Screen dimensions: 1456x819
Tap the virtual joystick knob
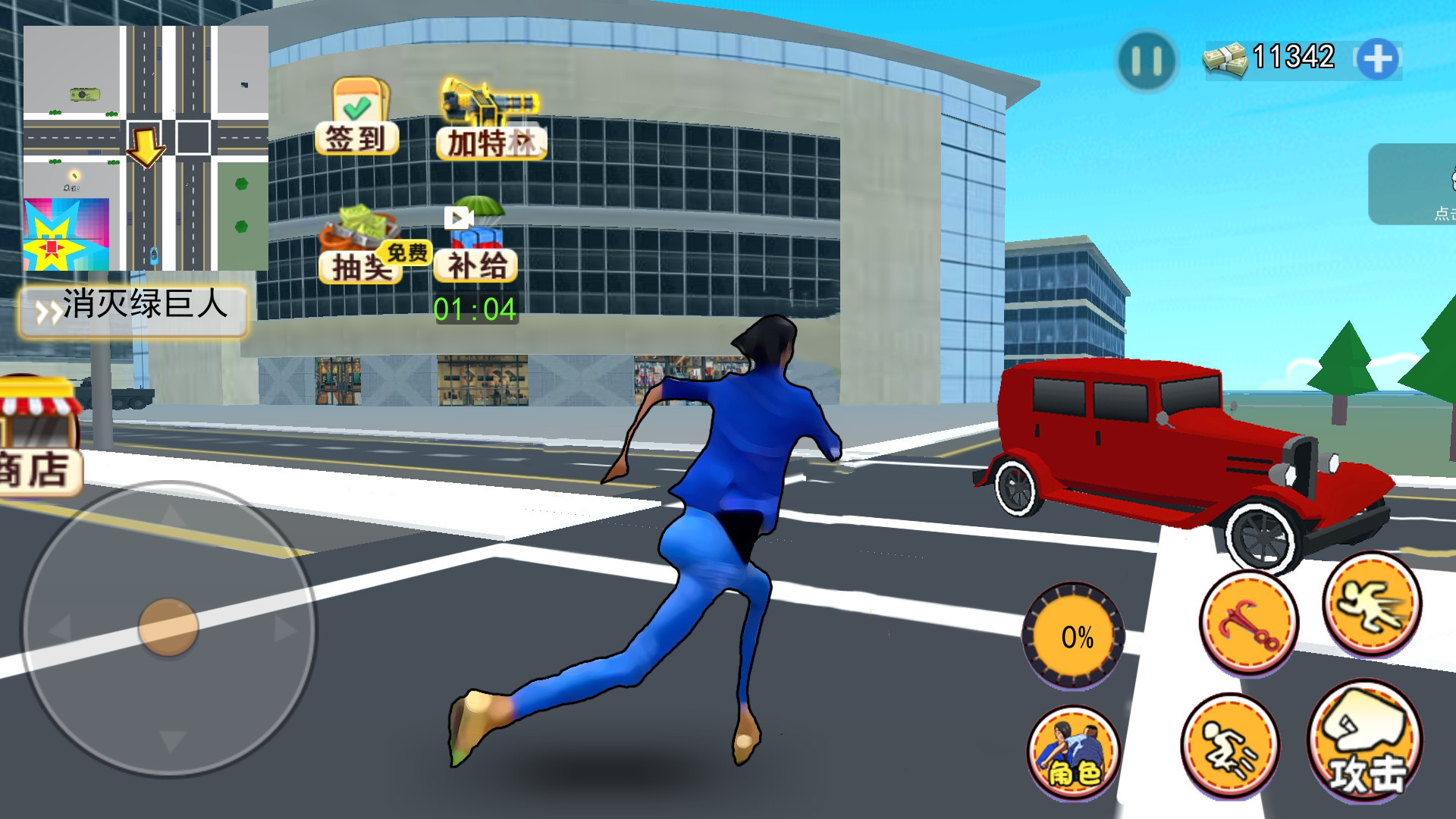click(168, 627)
